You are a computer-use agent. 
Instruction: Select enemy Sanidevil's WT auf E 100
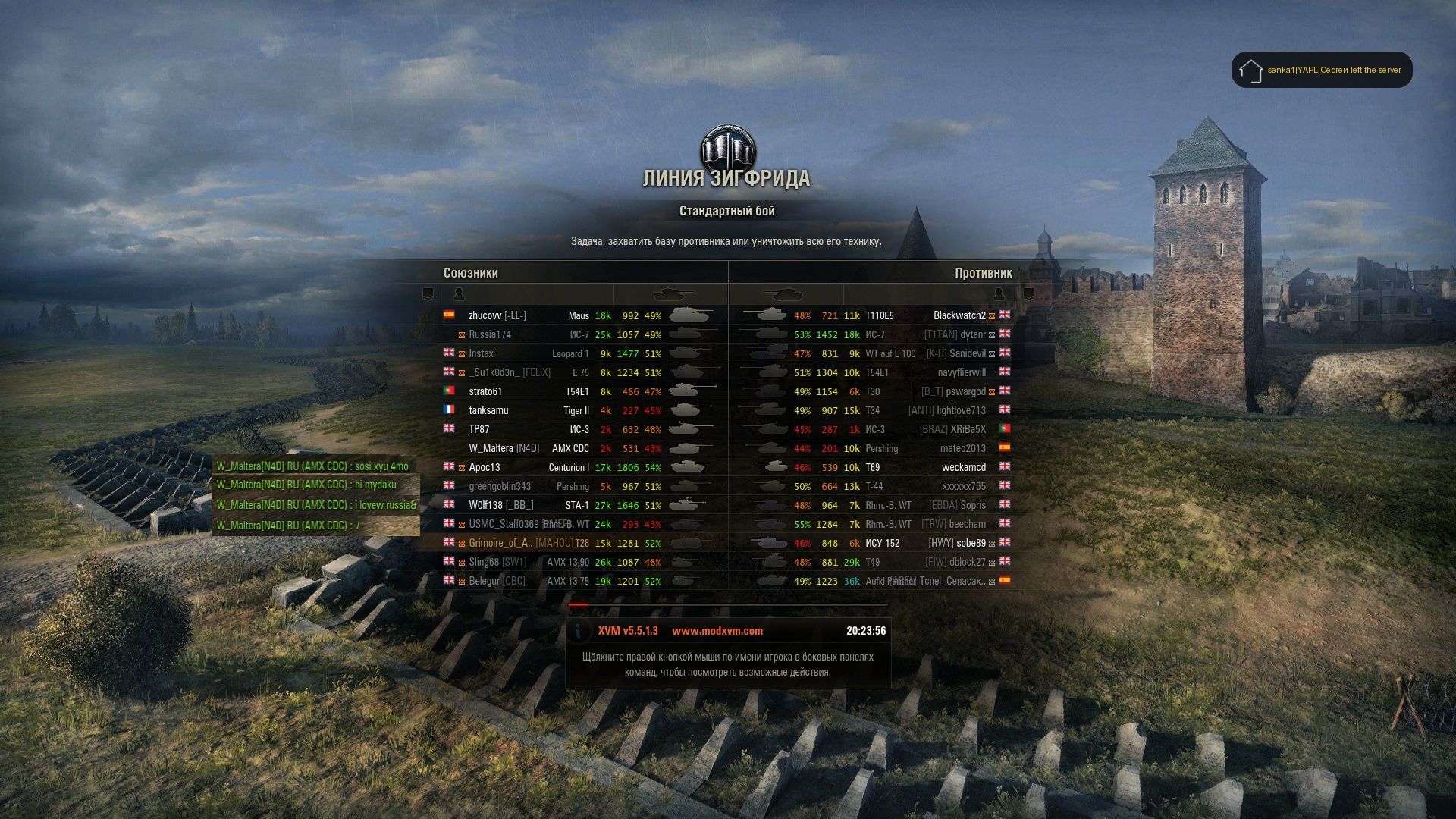coord(967,353)
